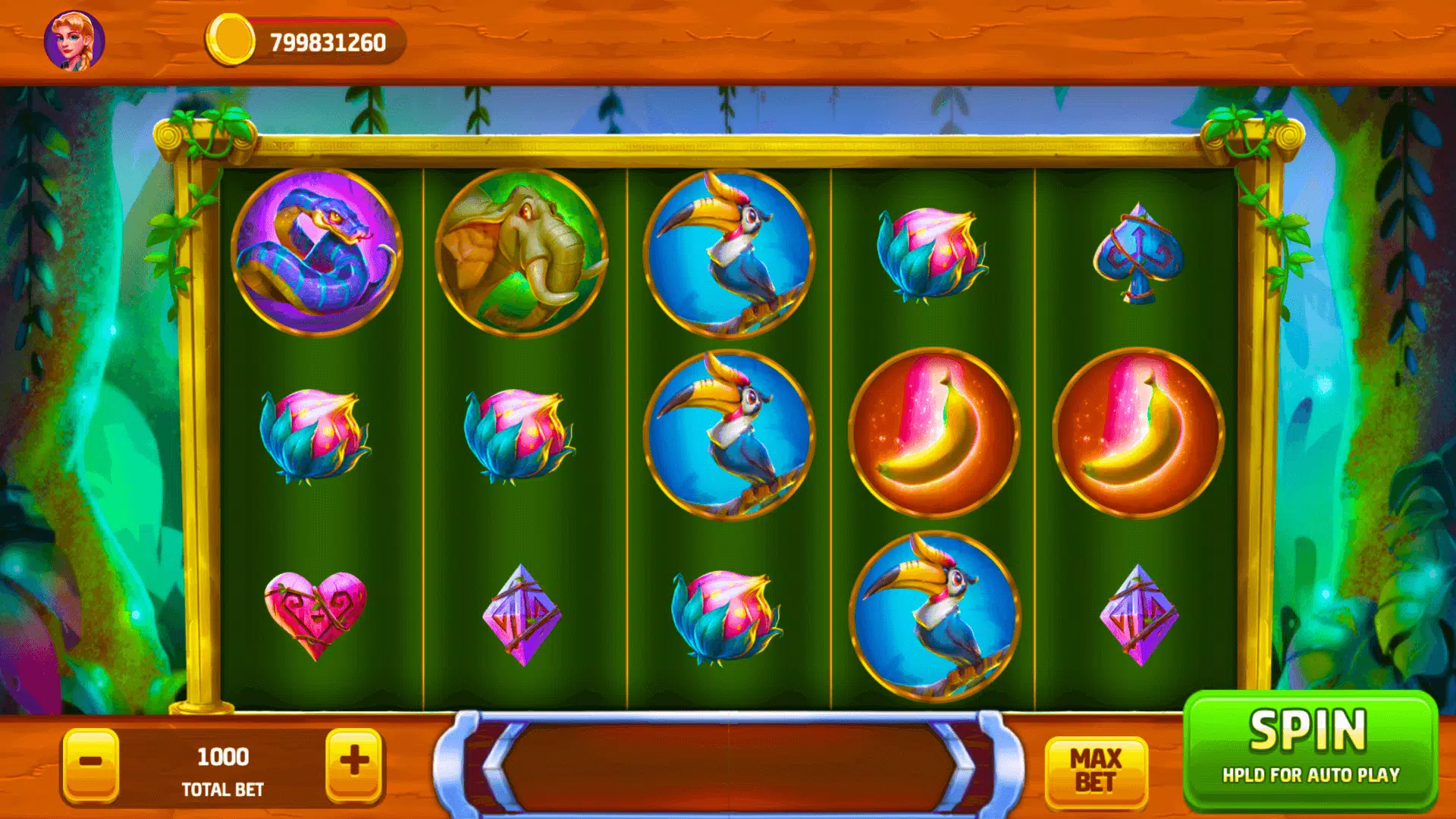The height and width of the screenshot is (819, 1456).
Task: Select the MAX BET button
Action: pos(1096,770)
